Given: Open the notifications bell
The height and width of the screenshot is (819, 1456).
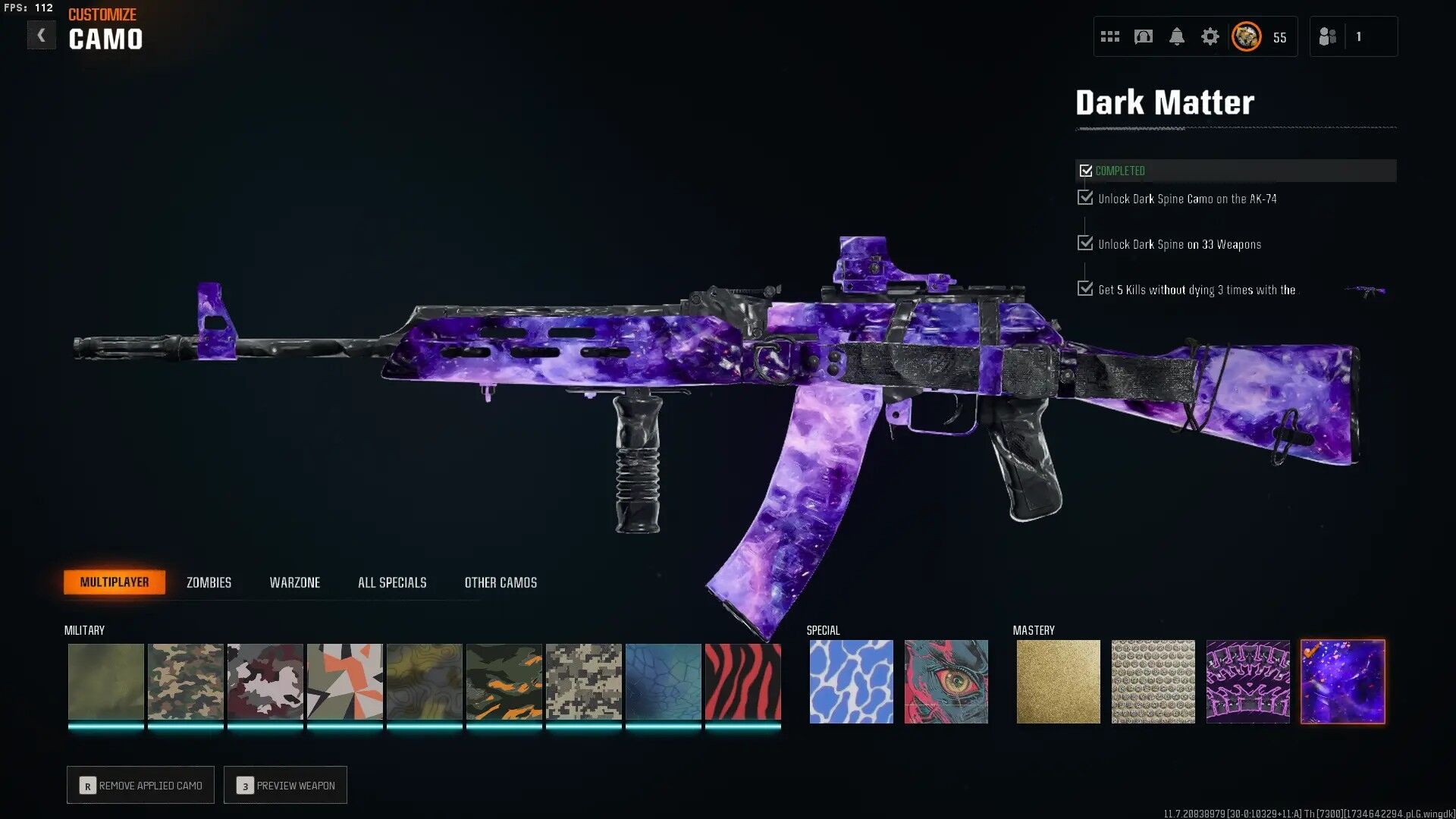Looking at the screenshot, I should 1176,36.
